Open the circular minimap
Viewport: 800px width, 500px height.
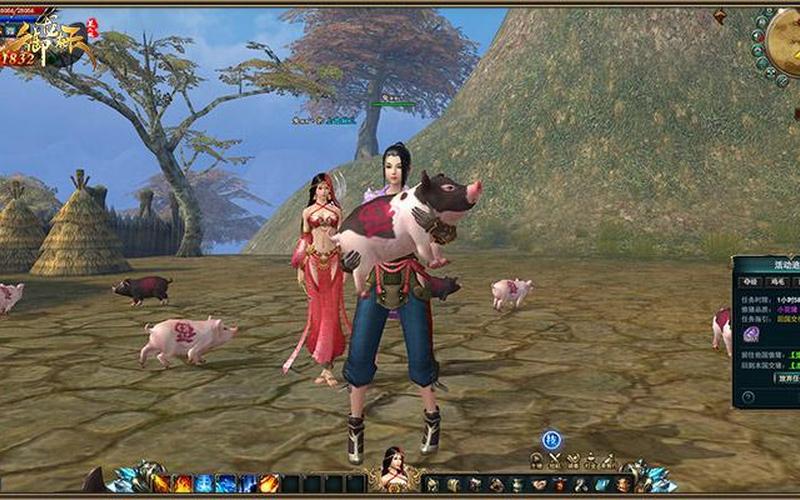point(786,41)
